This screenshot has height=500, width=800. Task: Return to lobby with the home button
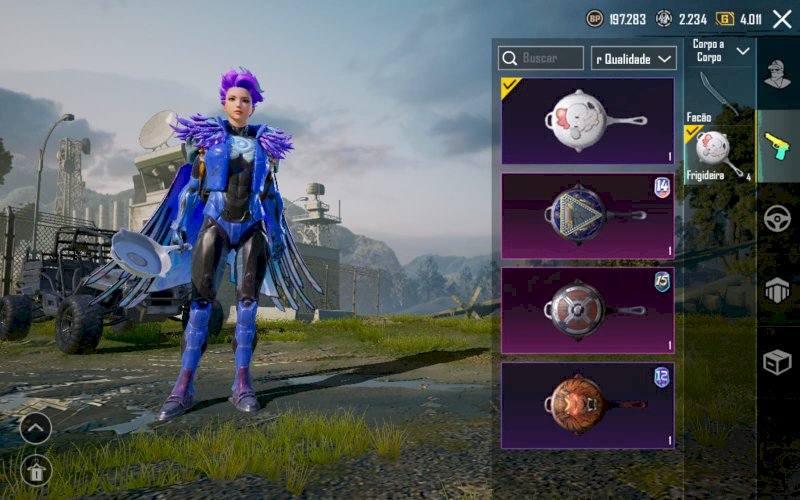[x=36, y=469]
